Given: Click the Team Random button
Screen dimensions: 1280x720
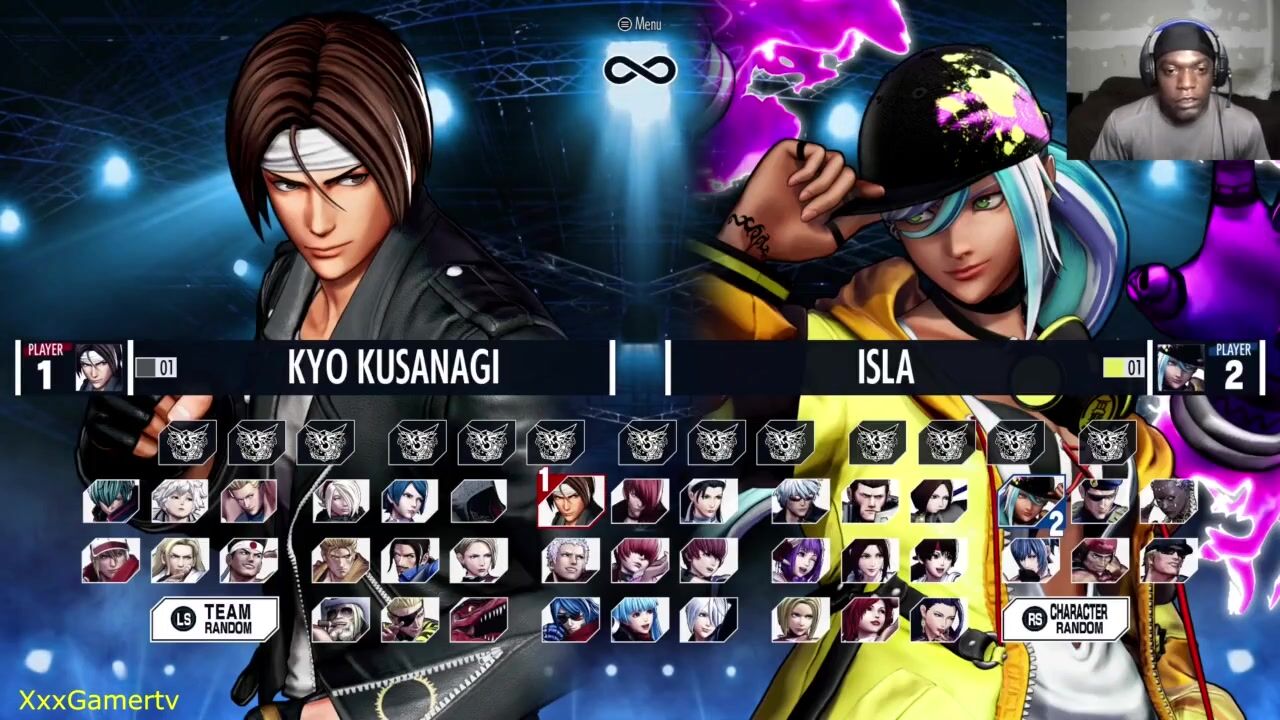Looking at the screenshot, I should coord(215,620).
